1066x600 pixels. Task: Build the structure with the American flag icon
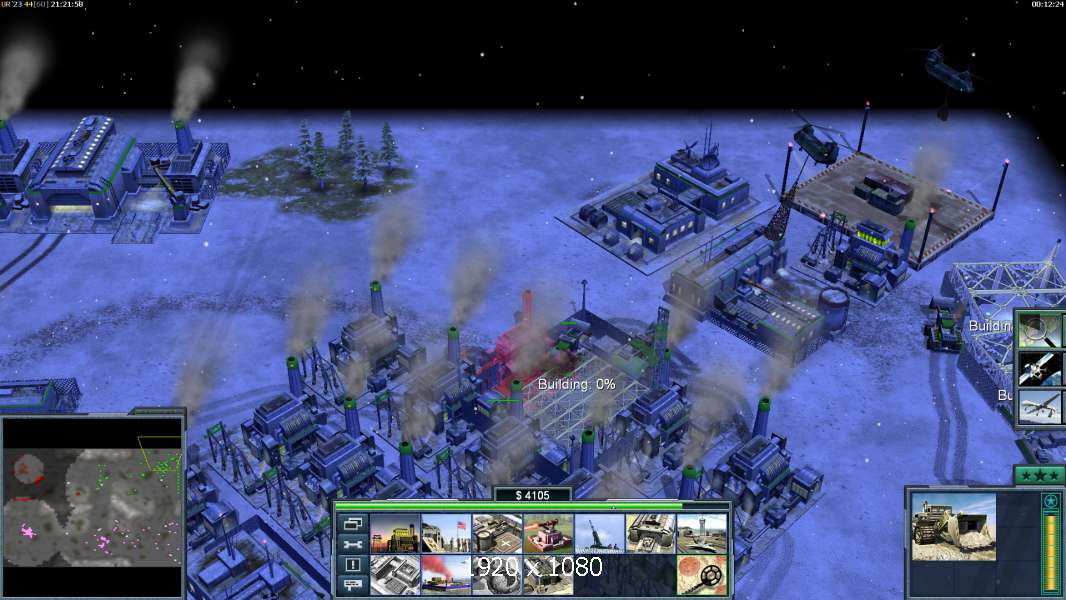[x=446, y=533]
